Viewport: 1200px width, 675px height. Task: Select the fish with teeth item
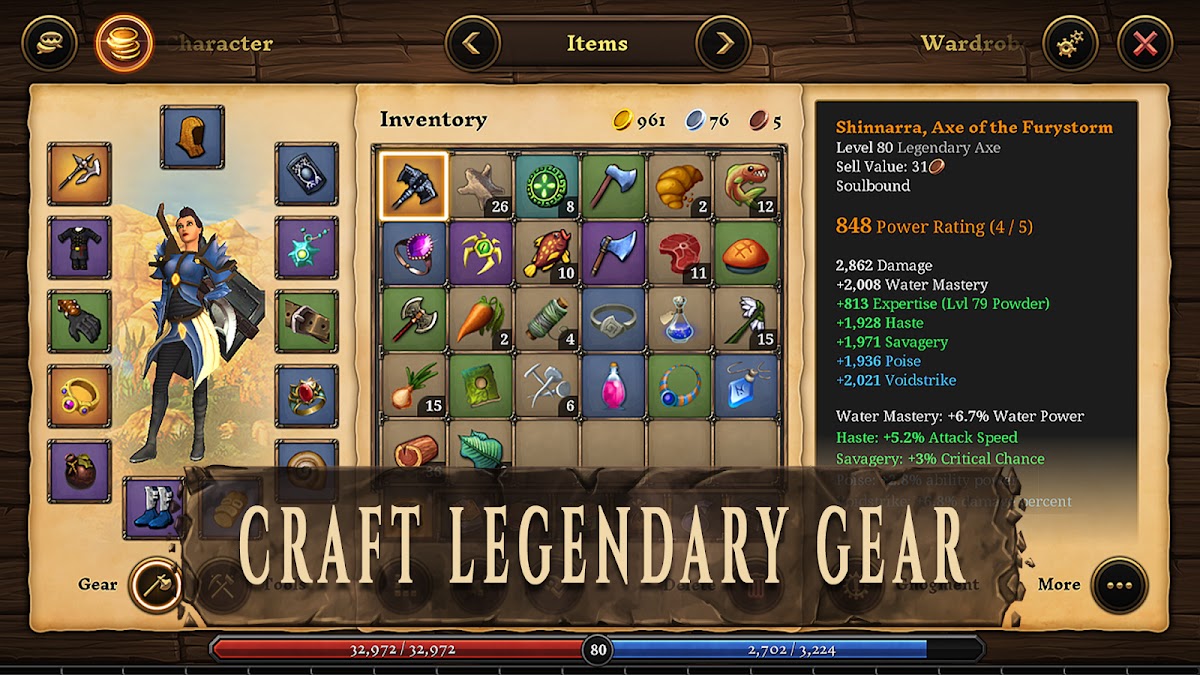[747, 186]
